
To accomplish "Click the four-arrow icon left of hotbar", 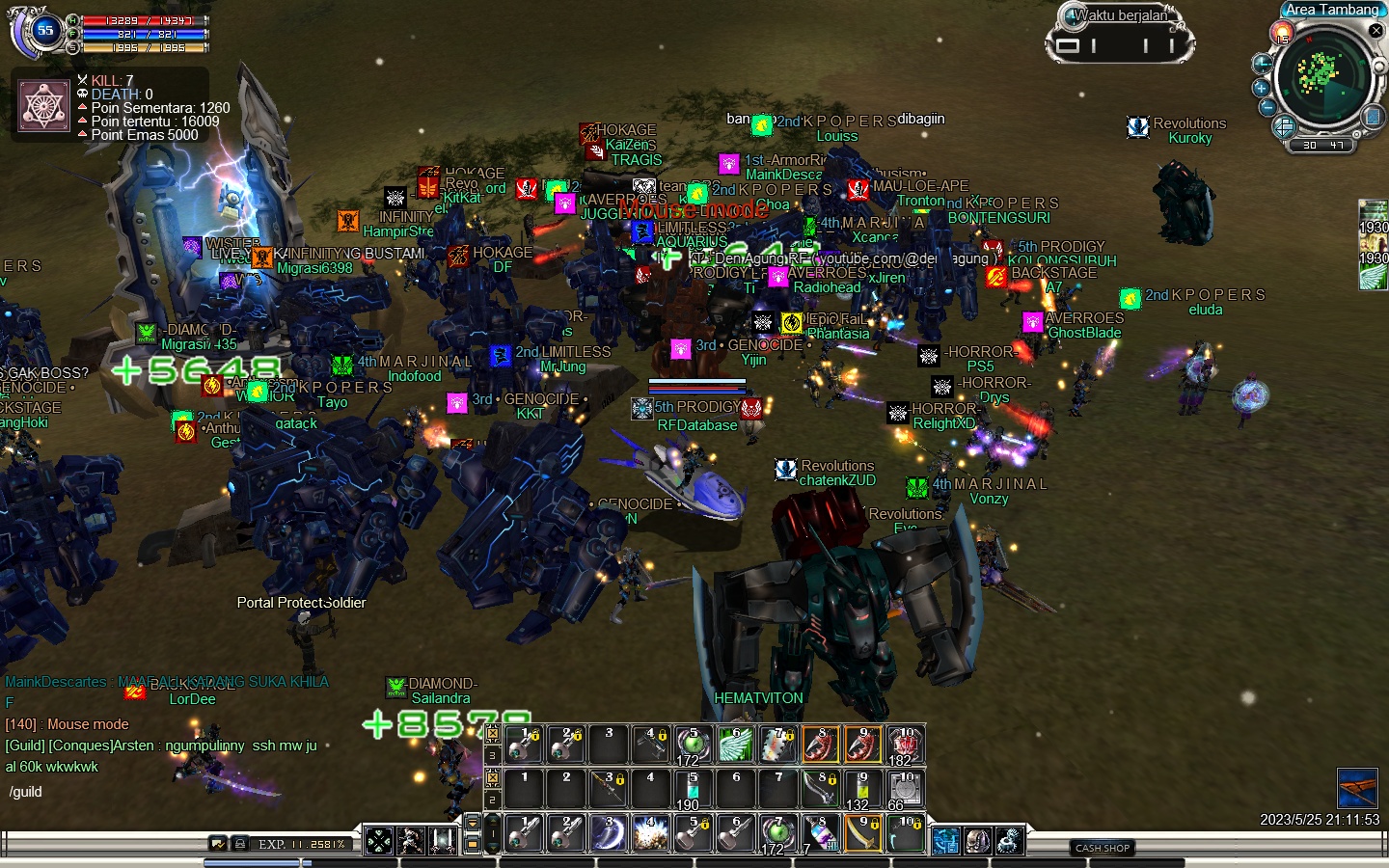I will 379,841.
